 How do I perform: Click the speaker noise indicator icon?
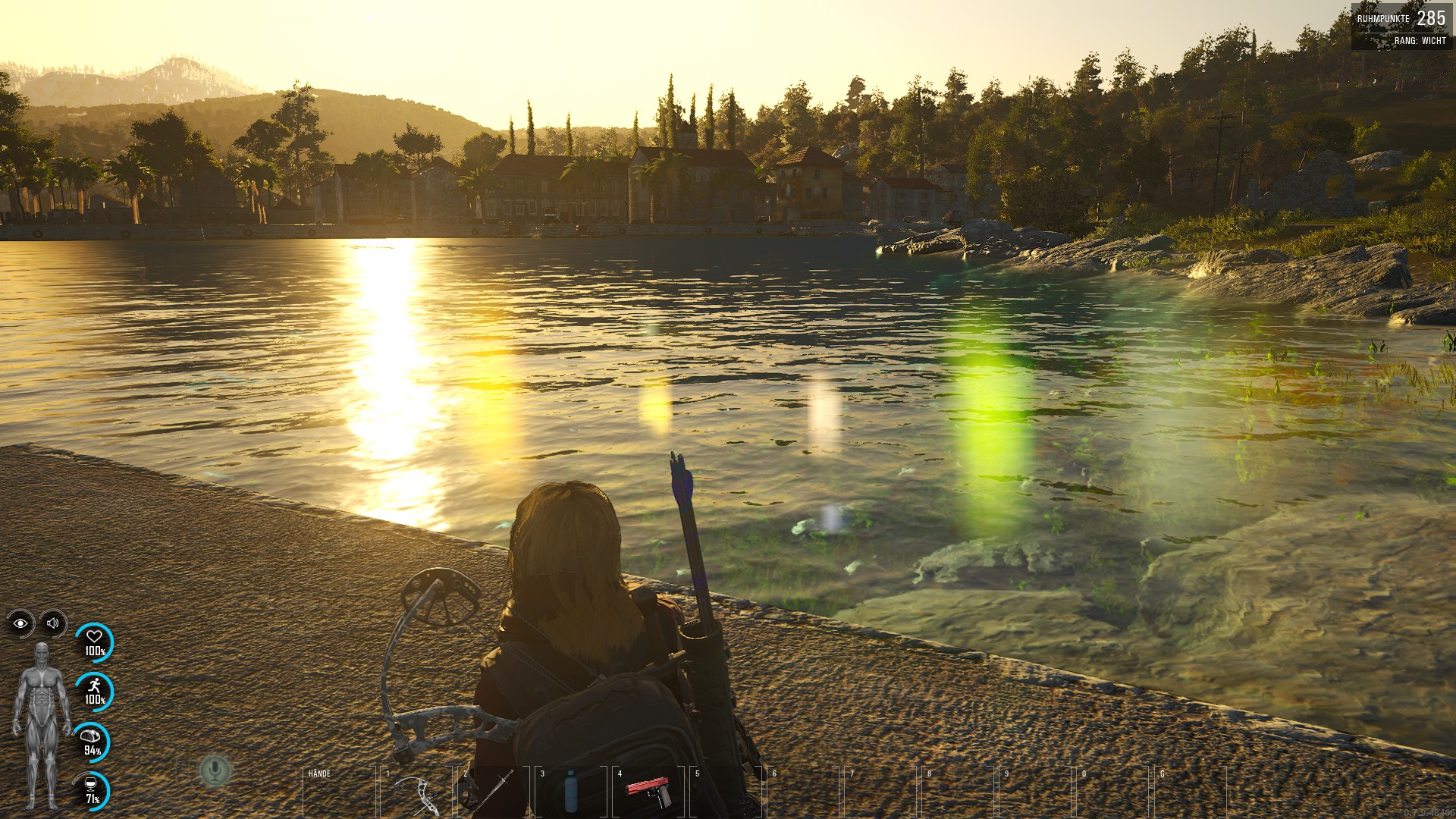pos(53,623)
